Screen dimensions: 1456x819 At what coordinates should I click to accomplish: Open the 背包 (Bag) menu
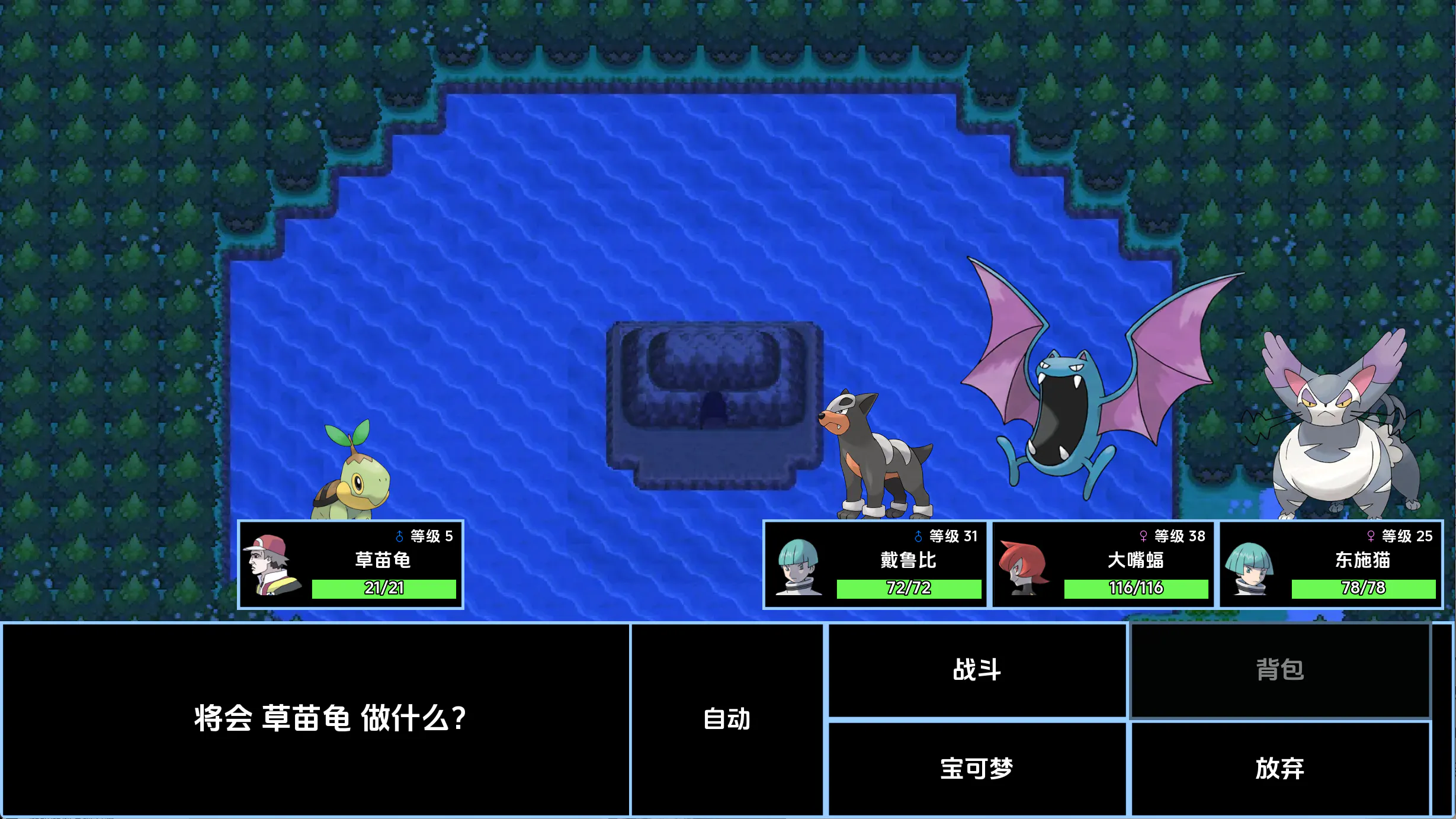1280,670
